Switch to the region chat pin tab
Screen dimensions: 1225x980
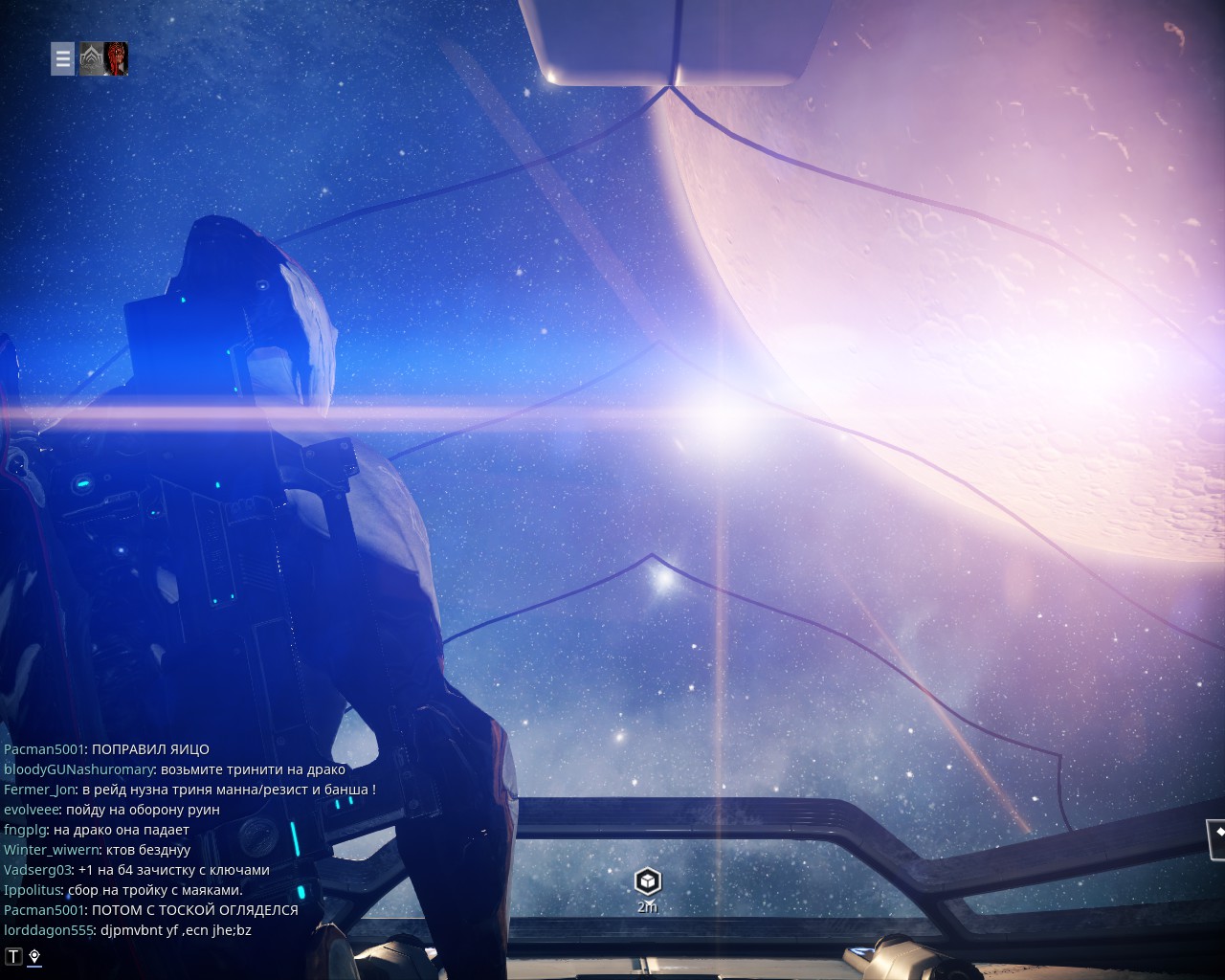34,956
